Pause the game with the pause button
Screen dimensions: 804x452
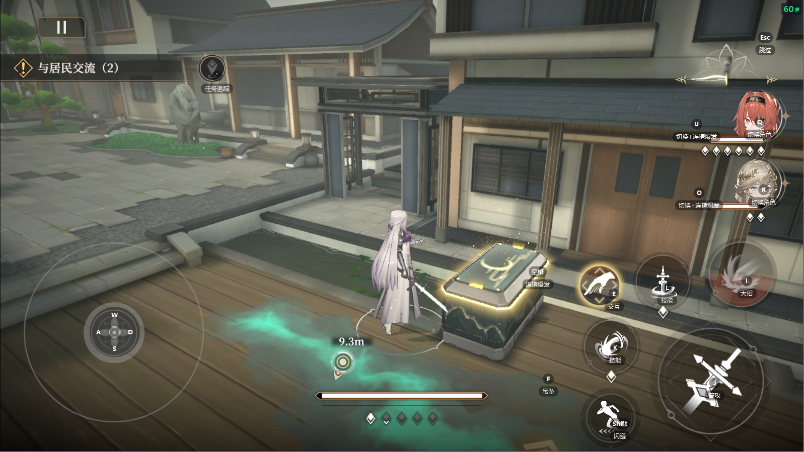click(62, 27)
